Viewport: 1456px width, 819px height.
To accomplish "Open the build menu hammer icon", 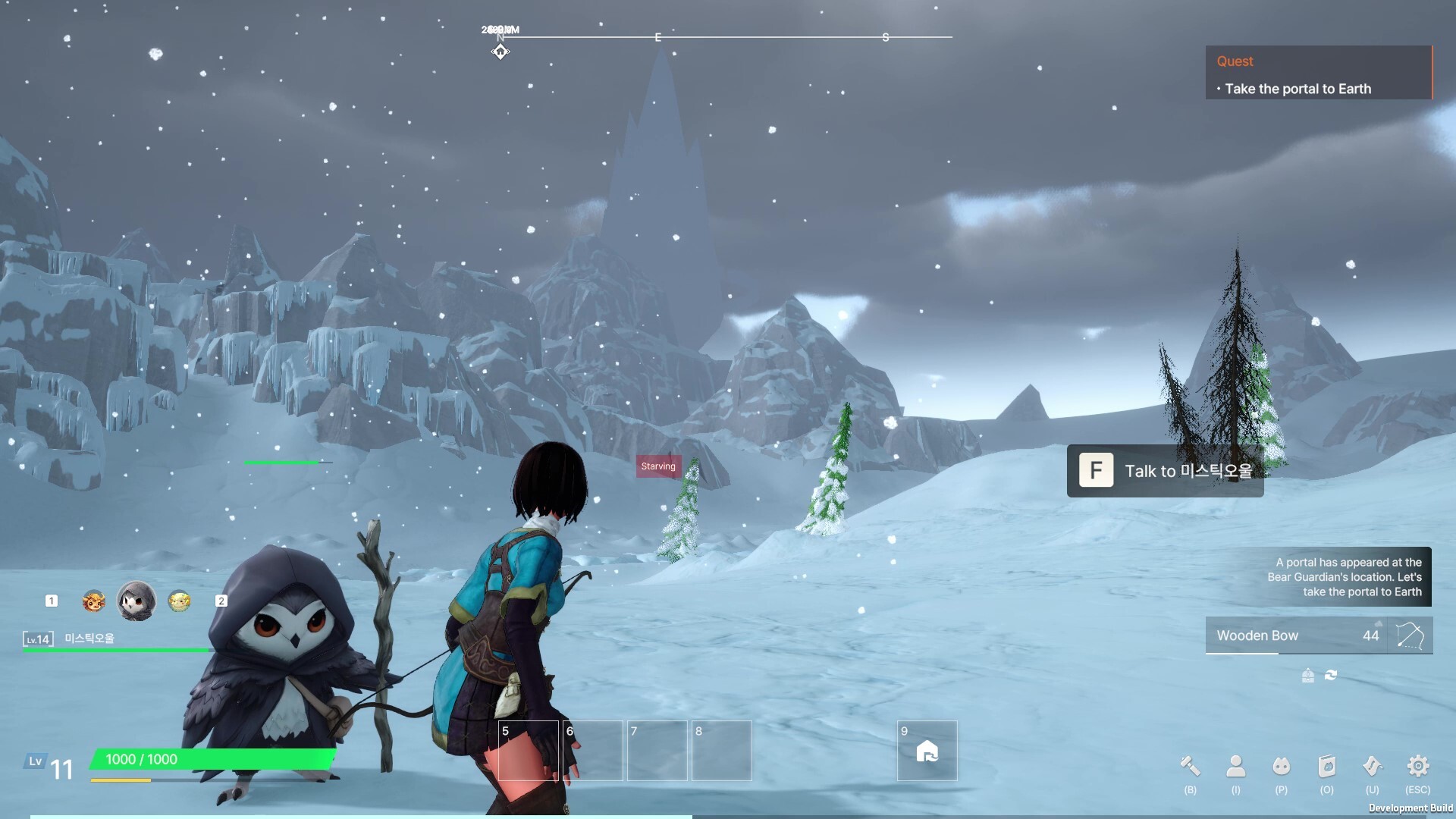I will tap(1190, 767).
